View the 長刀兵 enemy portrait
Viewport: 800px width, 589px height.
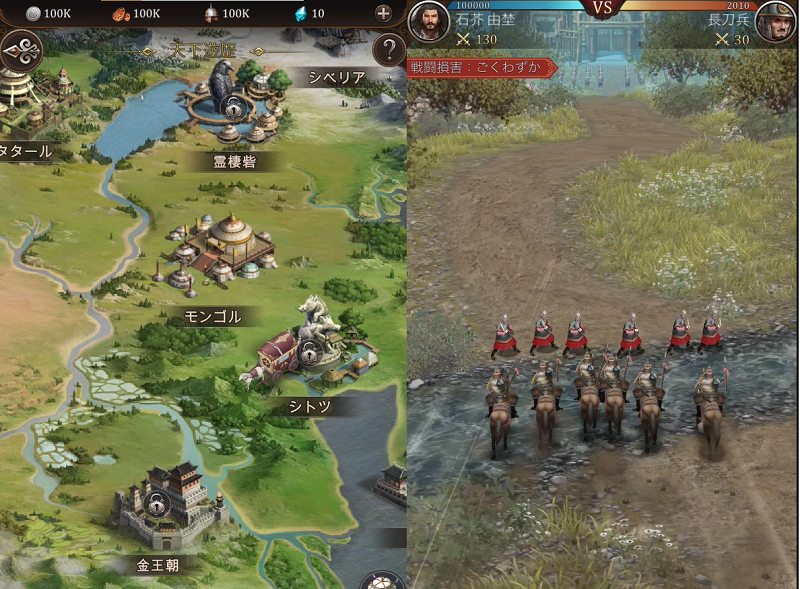pyautogui.click(x=774, y=22)
